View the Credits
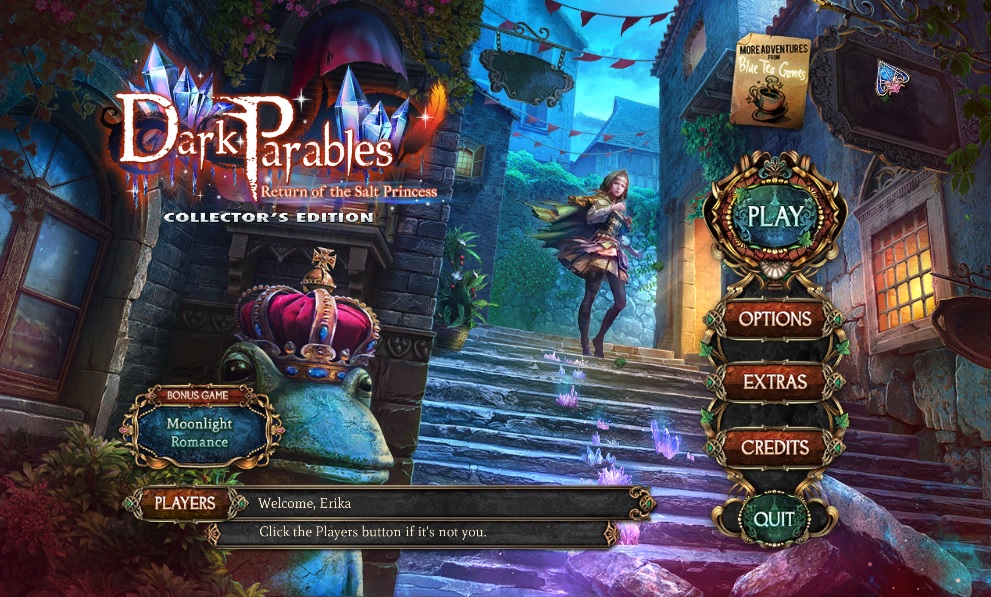This screenshot has height=597, width=991. [x=775, y=447]
